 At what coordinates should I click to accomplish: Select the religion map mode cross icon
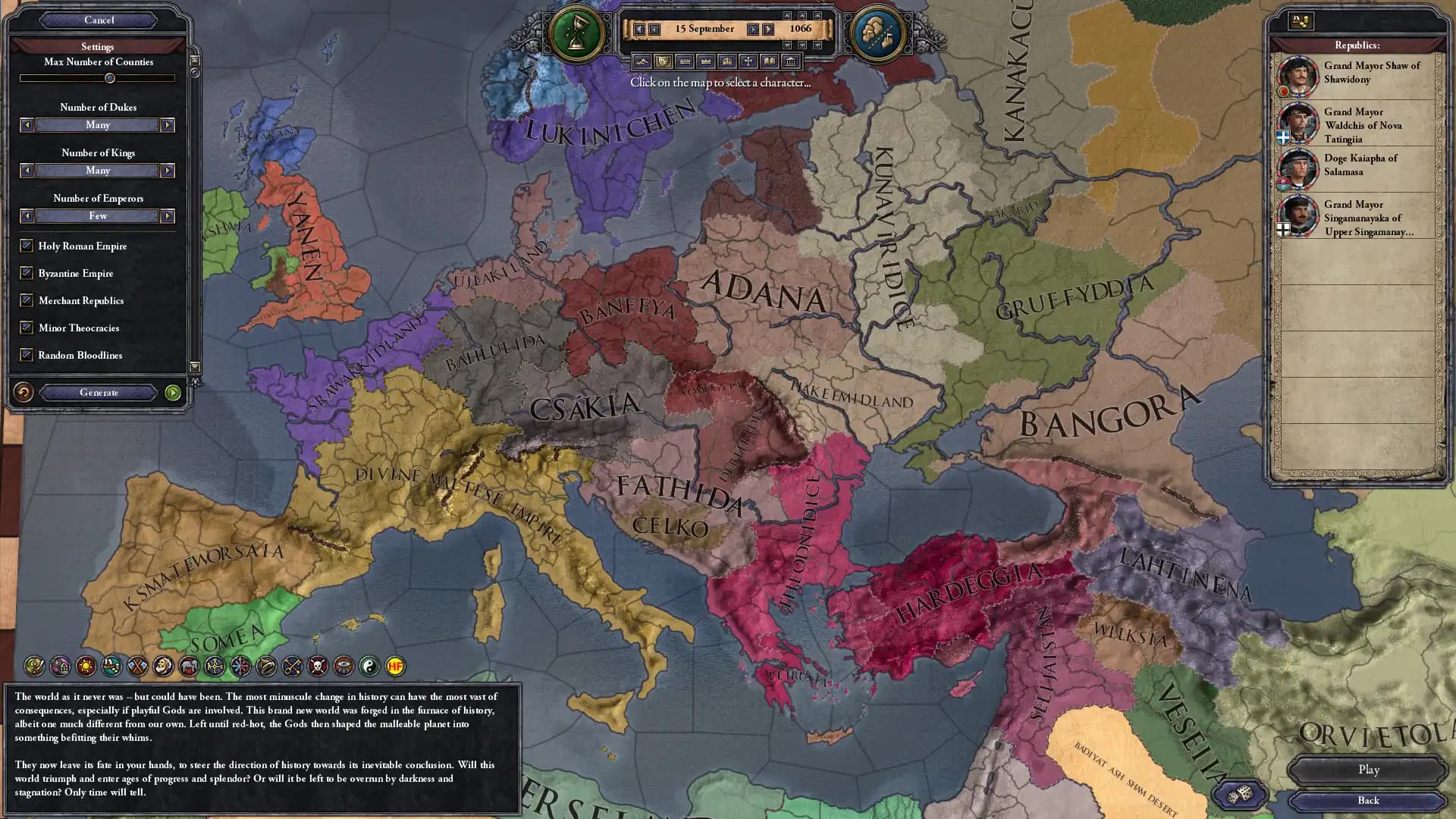(x=749, y=61)
